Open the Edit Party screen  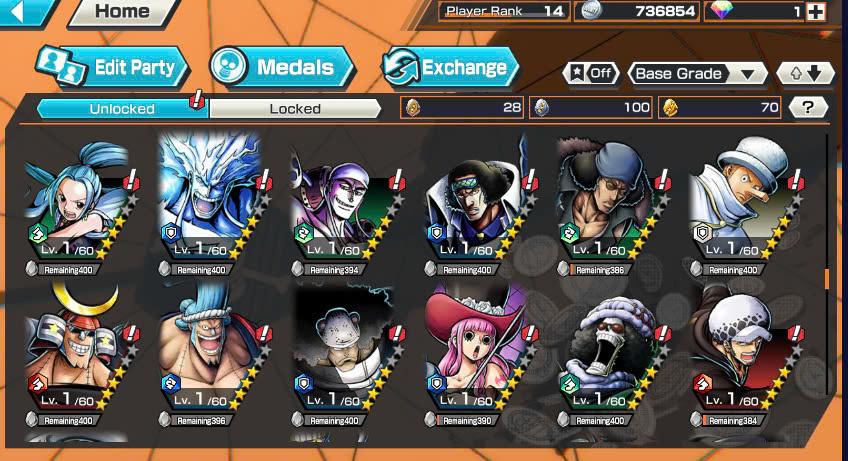[112, 67]
